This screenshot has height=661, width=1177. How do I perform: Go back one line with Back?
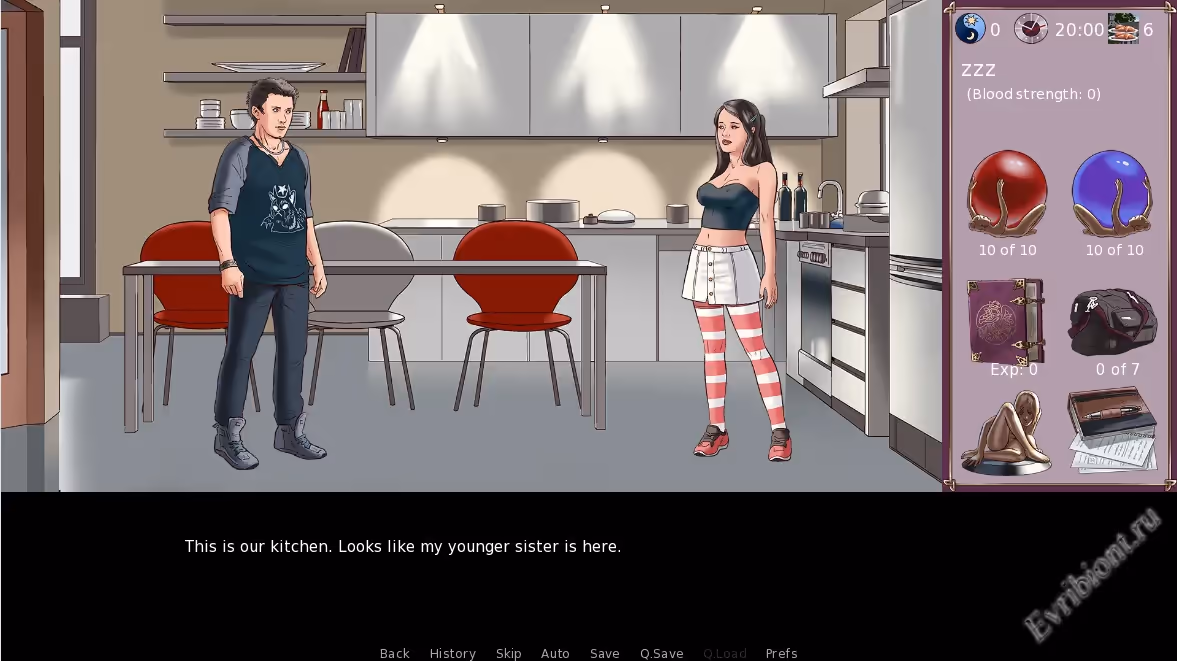[395, 653]
